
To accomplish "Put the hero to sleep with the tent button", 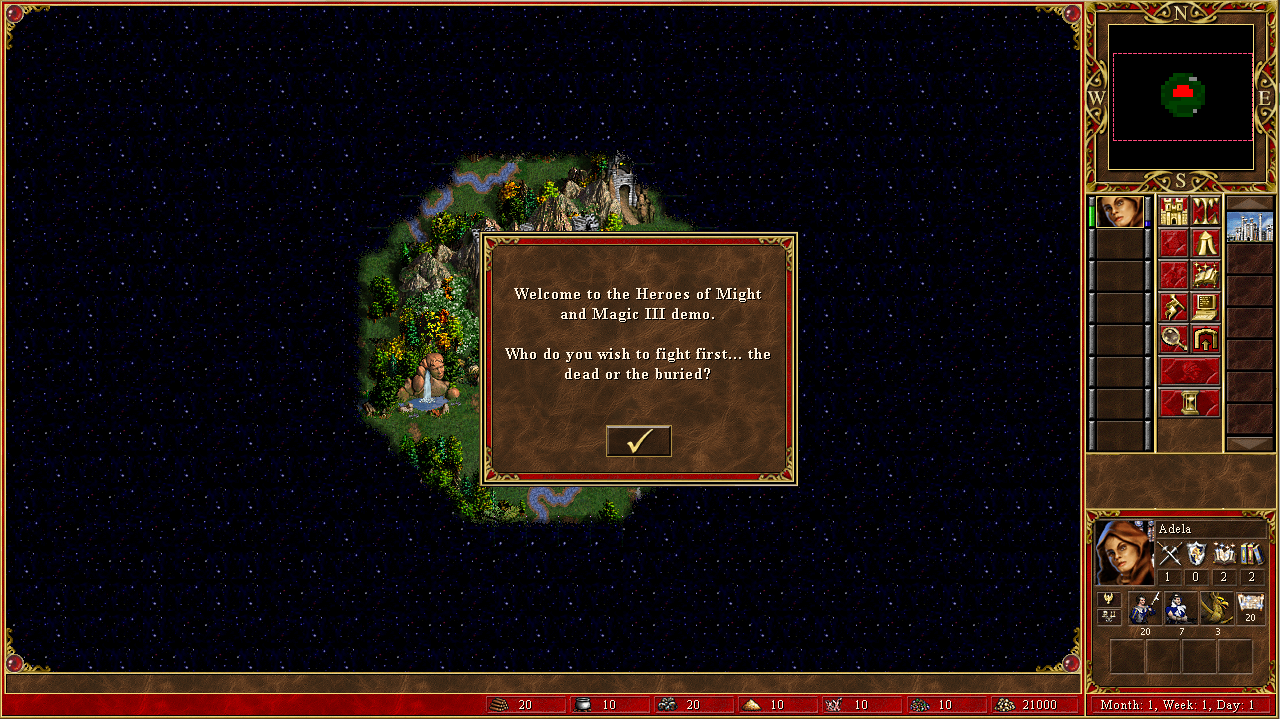I will click(1205, 243).
